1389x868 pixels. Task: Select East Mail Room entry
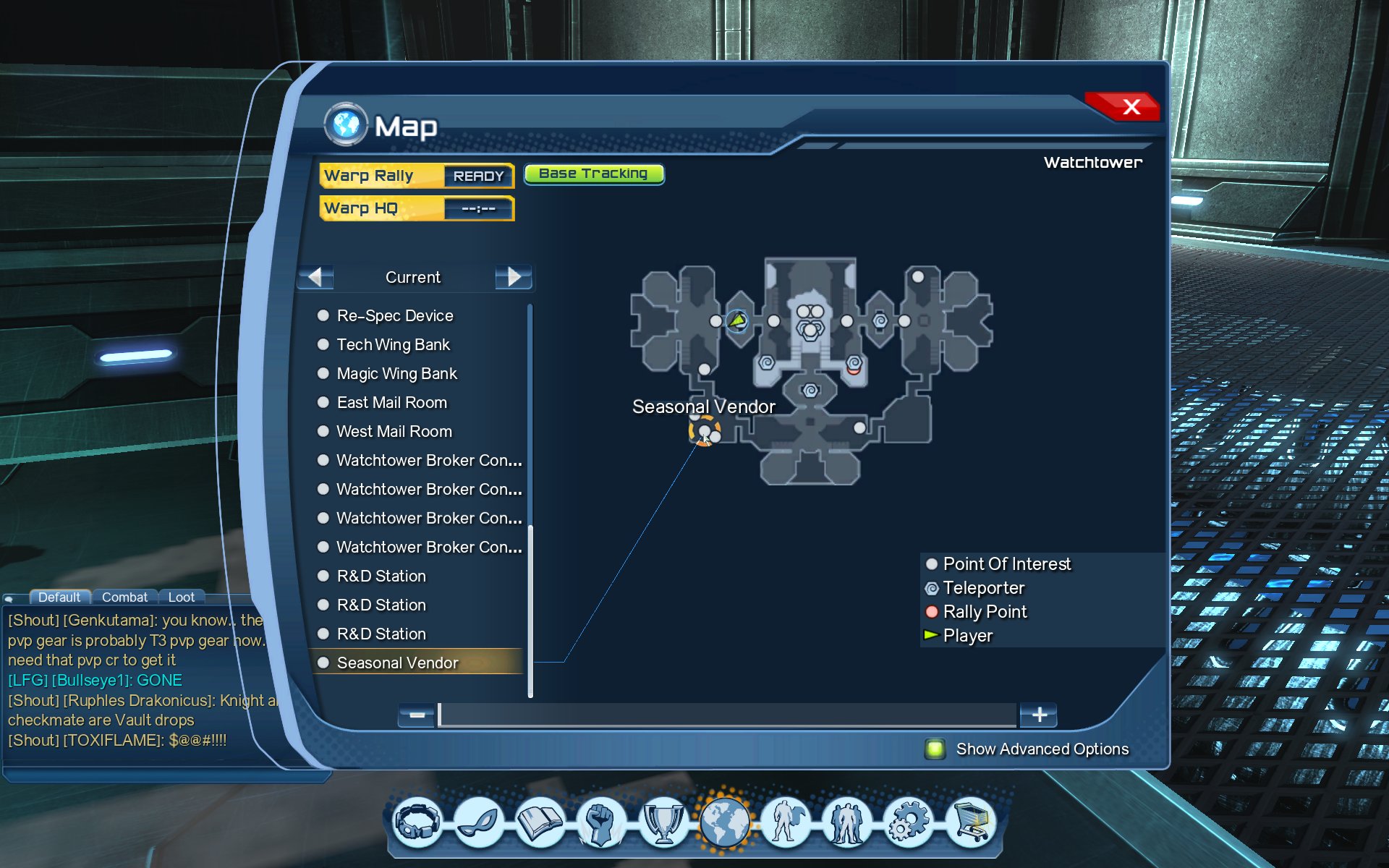pyautogui.click(x=391, y=402)
